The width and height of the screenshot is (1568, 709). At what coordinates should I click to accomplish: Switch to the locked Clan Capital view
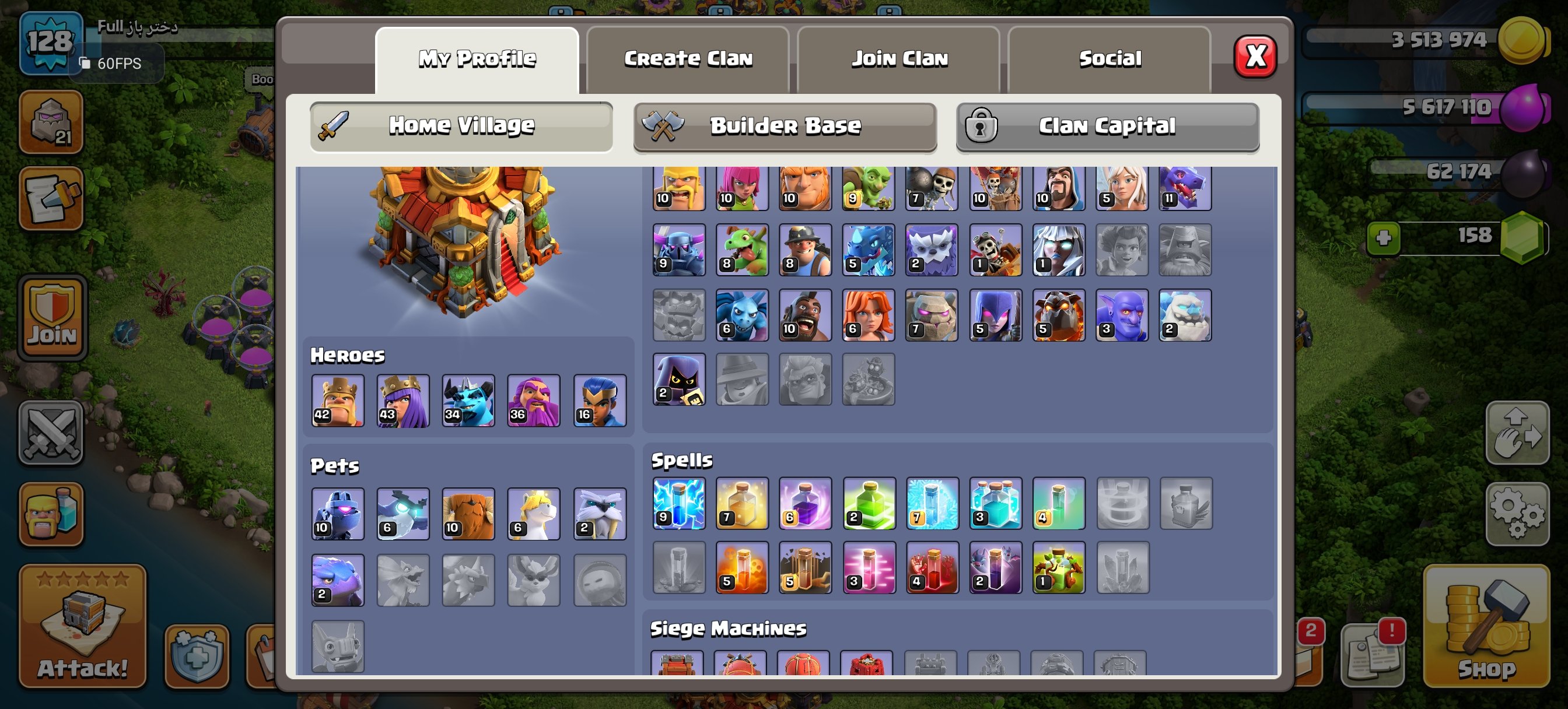click(x=1108, y=126)
